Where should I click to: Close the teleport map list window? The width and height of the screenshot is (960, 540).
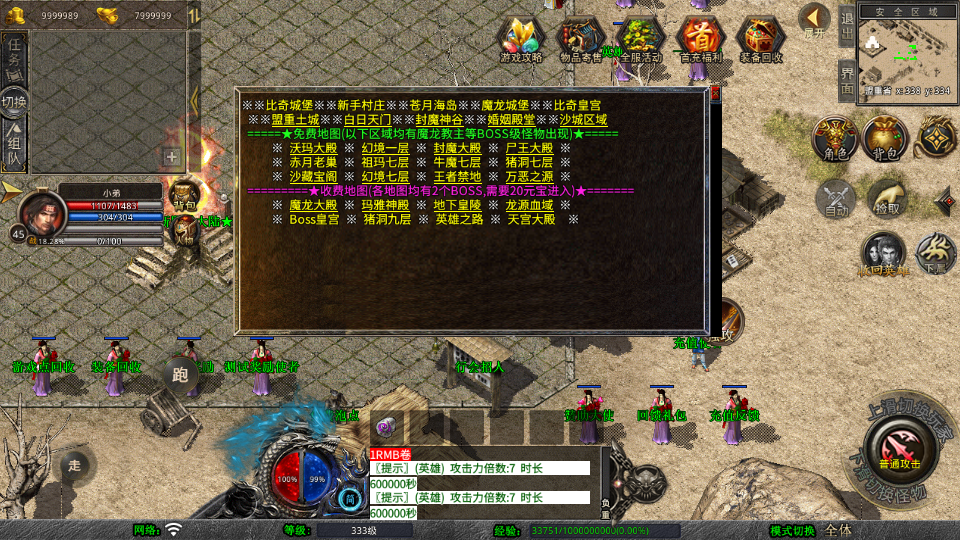pyautogui.click(x=715, y=94)
